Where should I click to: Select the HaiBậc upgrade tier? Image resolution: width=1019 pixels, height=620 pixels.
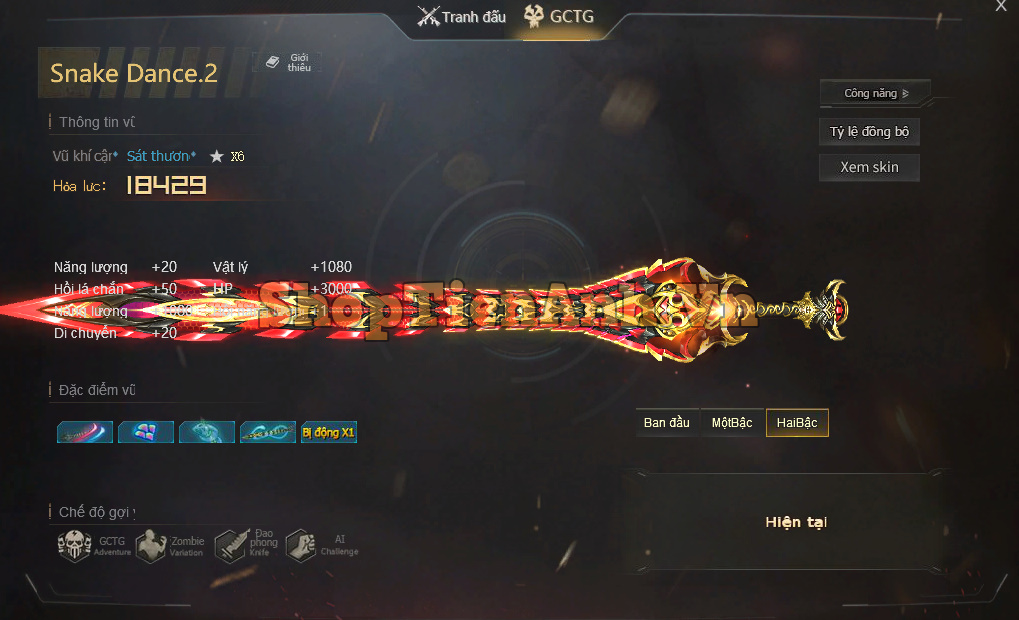point(797,423)
